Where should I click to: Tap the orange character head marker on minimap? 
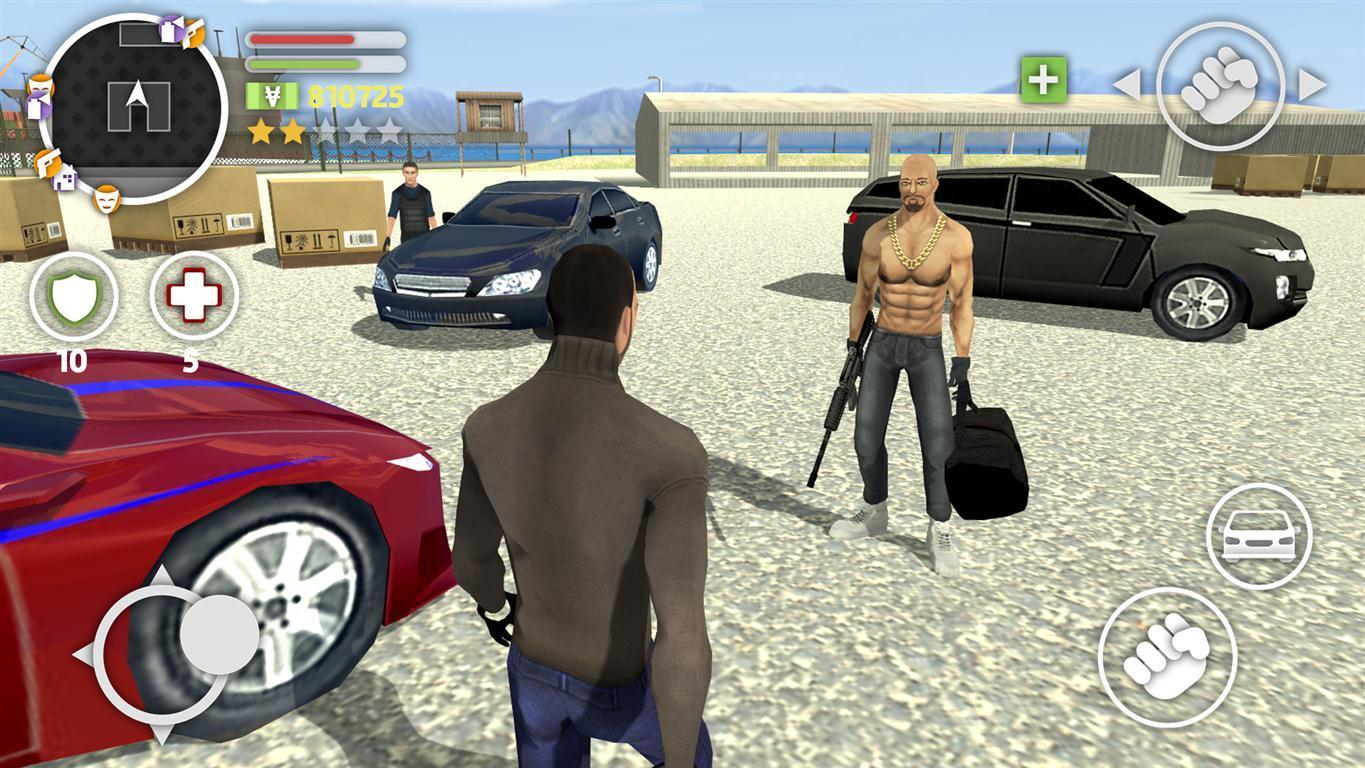pyautogui.click(x=41, y=86)
